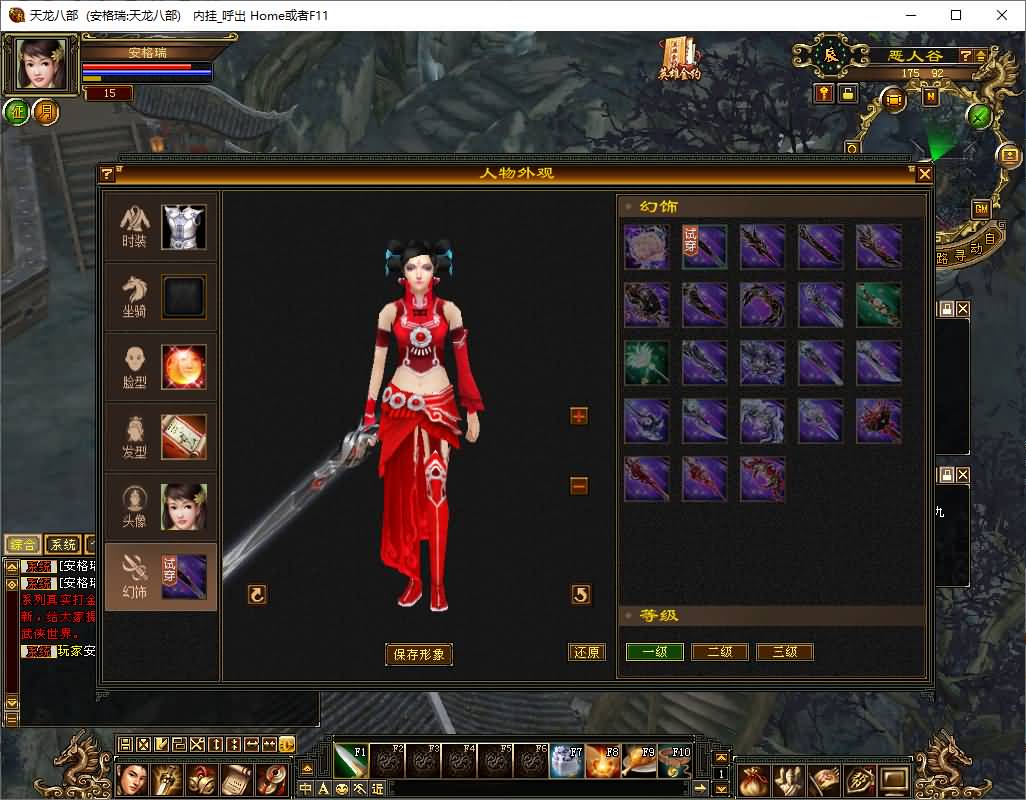Switch to the 发型 hairstyle category
Screen dimensions: 1026x800
[x=160, y=437]
